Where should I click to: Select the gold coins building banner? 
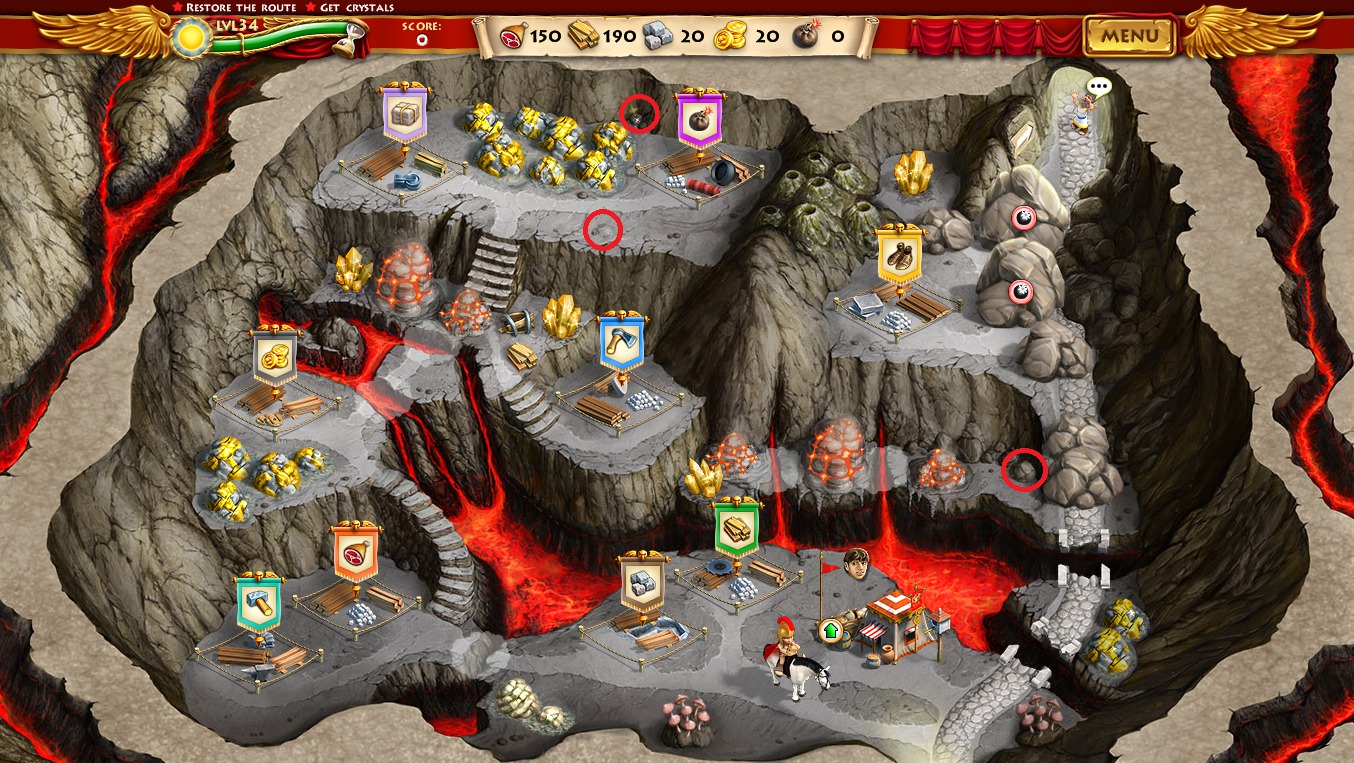click(x=274, y=357)
